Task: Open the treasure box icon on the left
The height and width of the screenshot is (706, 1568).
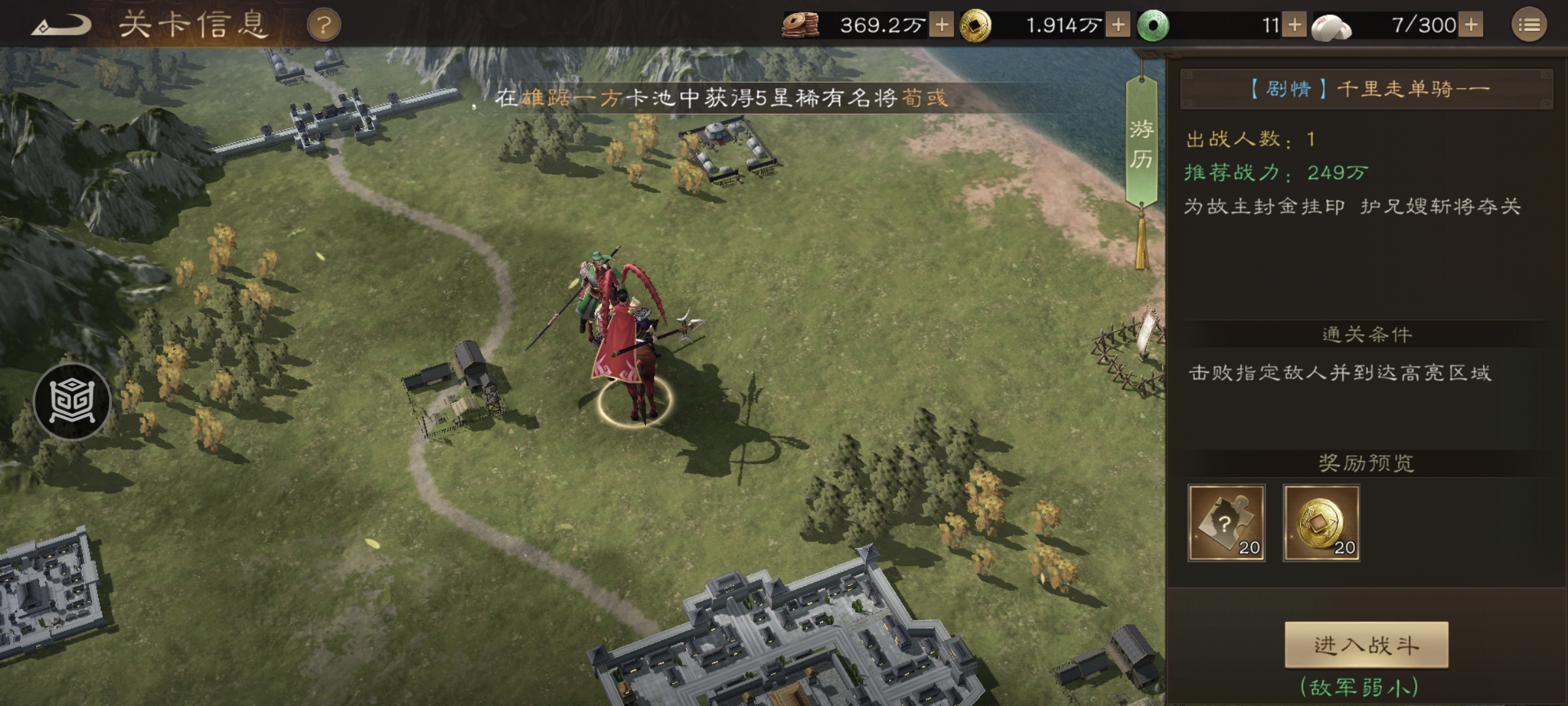Action: 74,401
